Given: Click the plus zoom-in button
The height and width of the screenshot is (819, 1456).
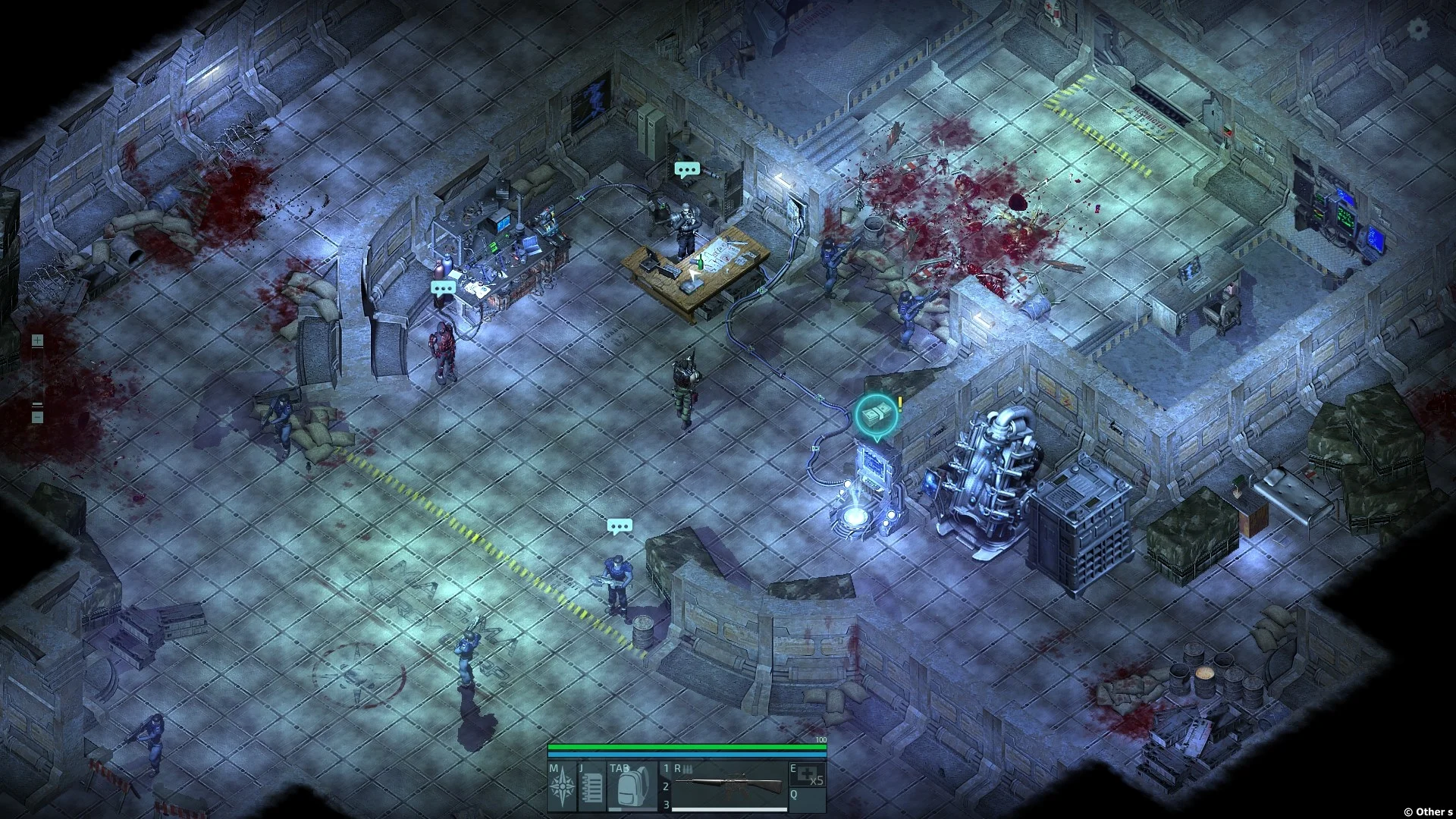Looking at the screenshot, I should (x=37, y=341).
